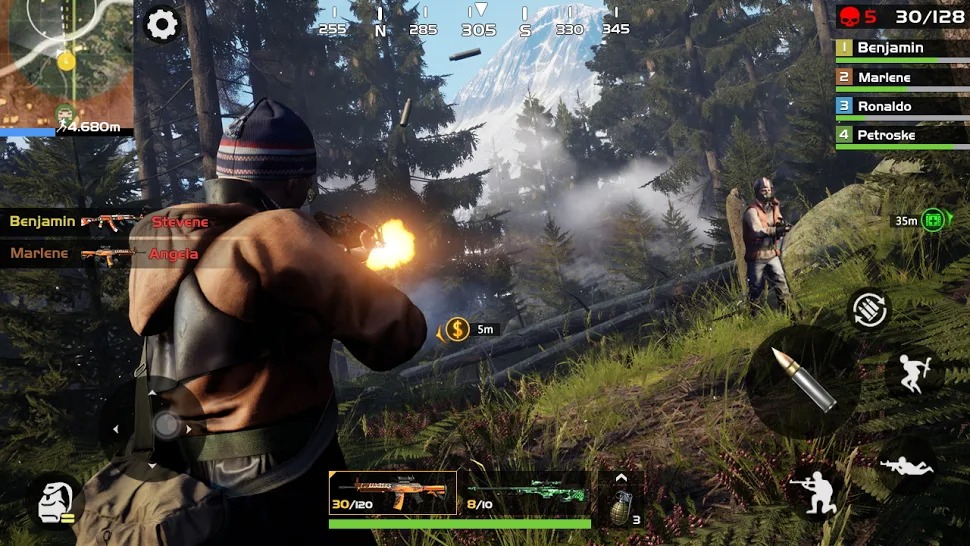Viewport: 970px width, 546px height.
Task: Select the grenade slot
Action: (x=621, y=506)
